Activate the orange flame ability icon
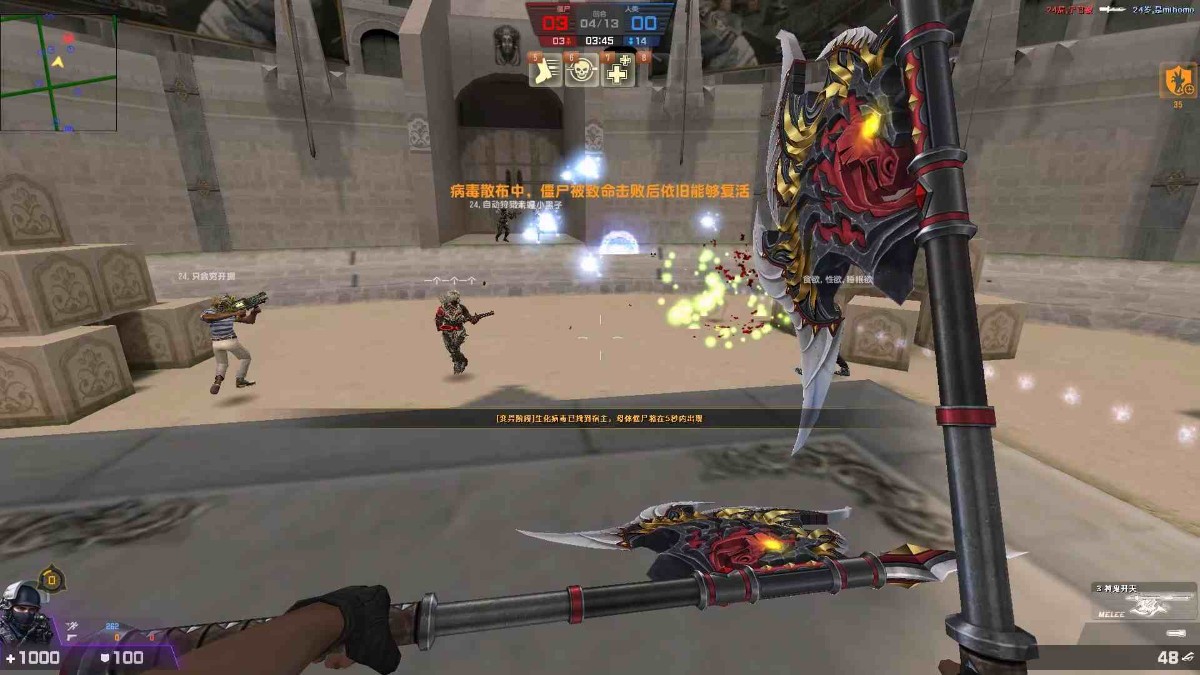The width and height of the screenshot is (1200, 675). pyautogui.click(x=1177, y=80)
